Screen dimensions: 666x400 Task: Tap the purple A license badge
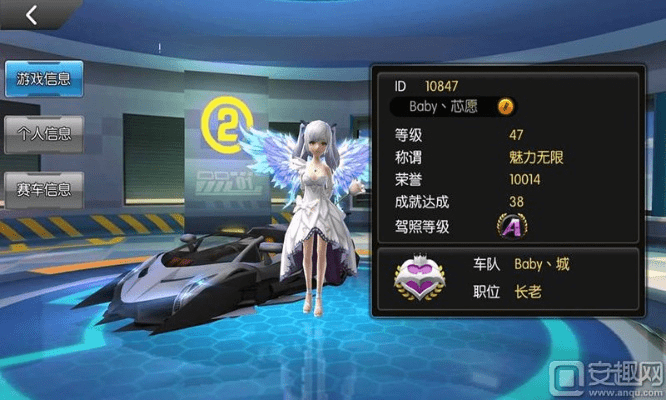[512, 227]
